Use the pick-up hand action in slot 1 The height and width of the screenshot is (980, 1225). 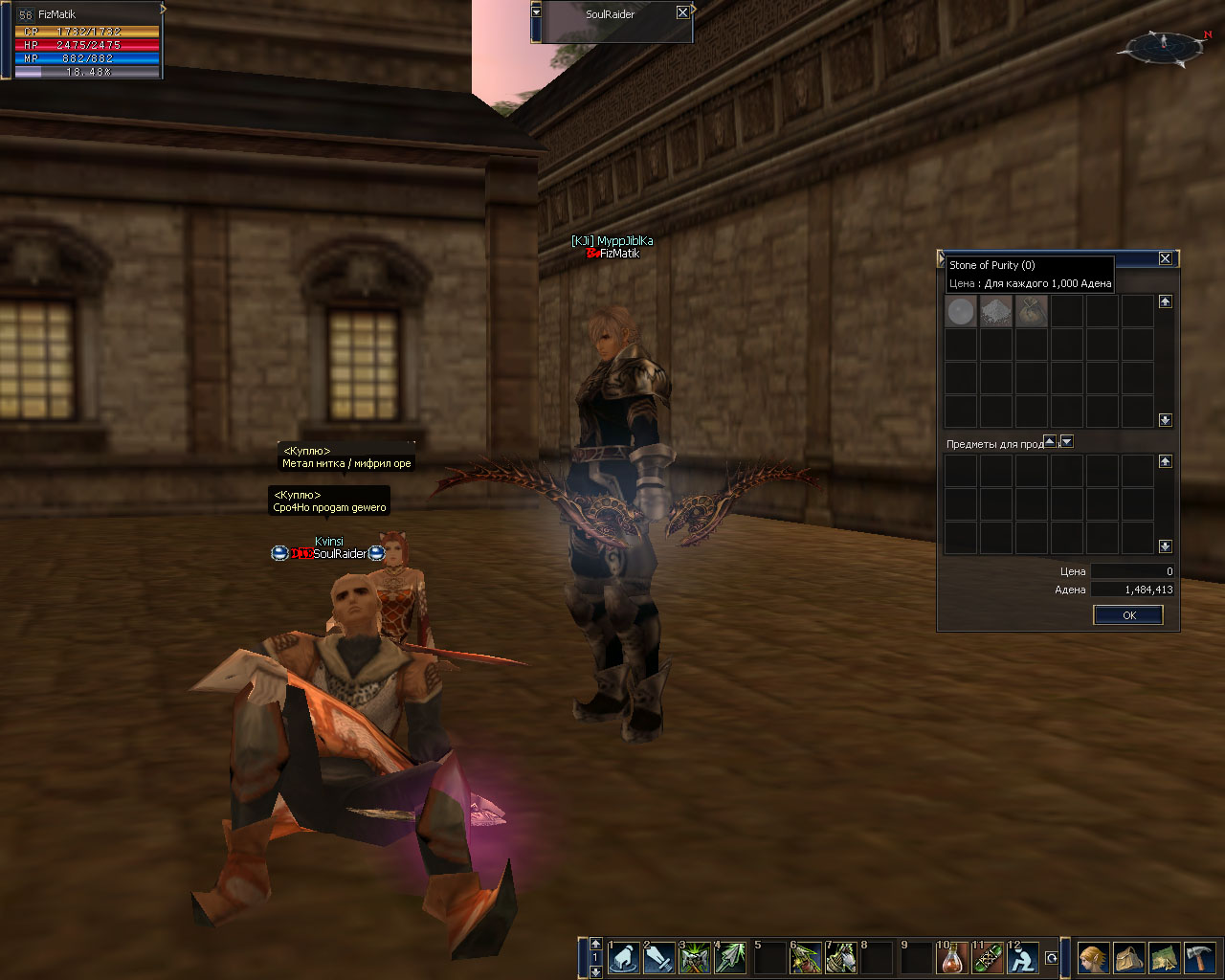[x=624, y=957]
